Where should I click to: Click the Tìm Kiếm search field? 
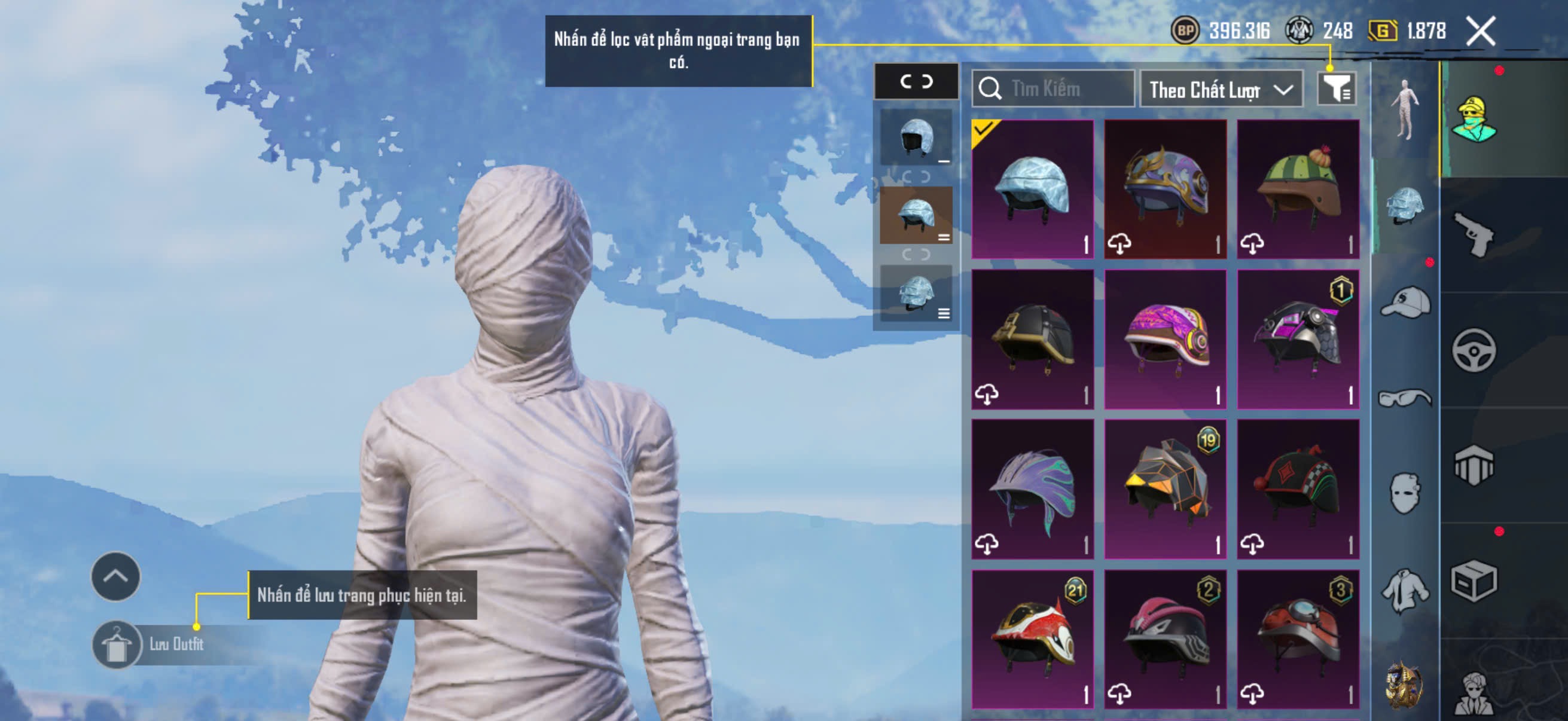click(x=1053, y=89)
